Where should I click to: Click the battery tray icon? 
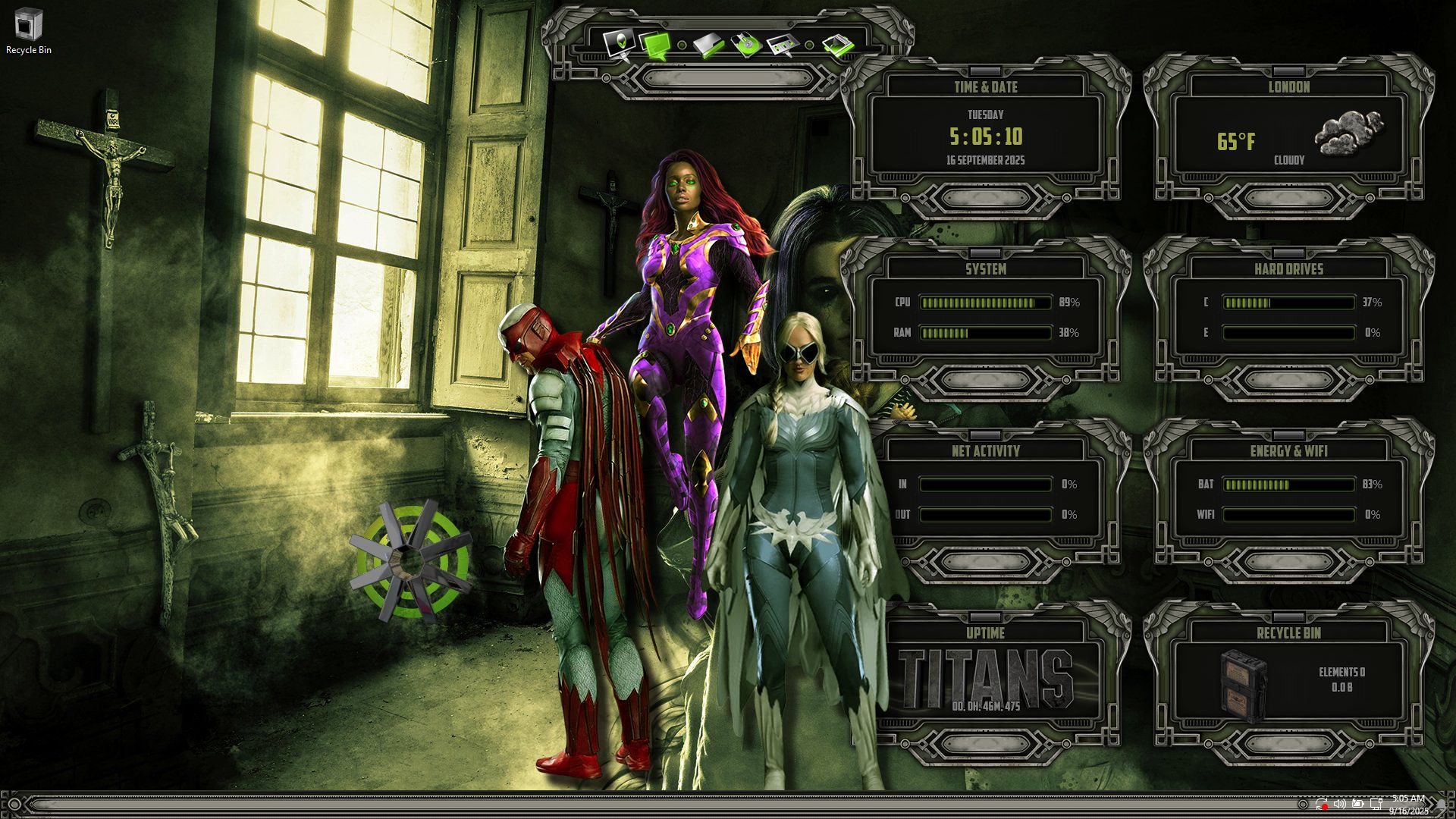click(1357, 804)
